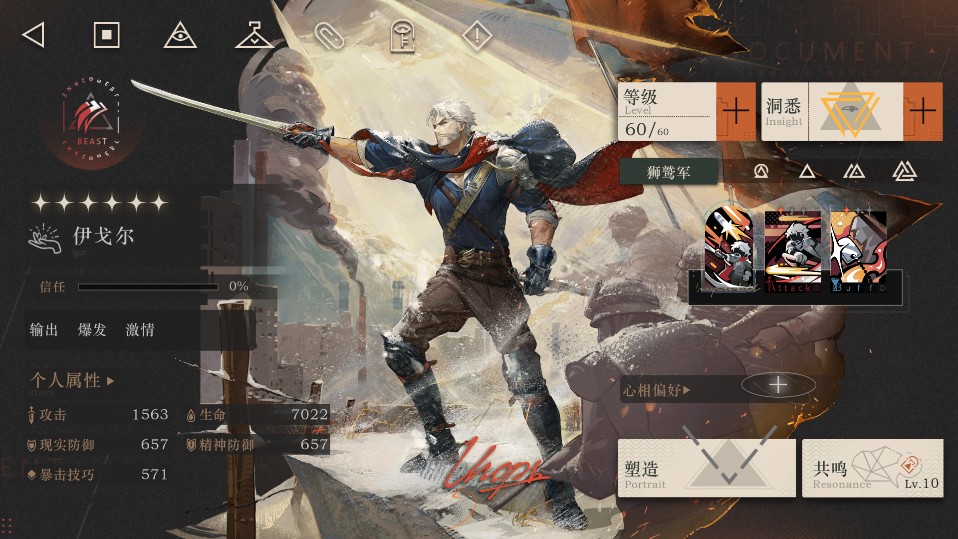Open the 共鸣 Resonance panel
The image size is (958, 539).
tap(872, 468)
